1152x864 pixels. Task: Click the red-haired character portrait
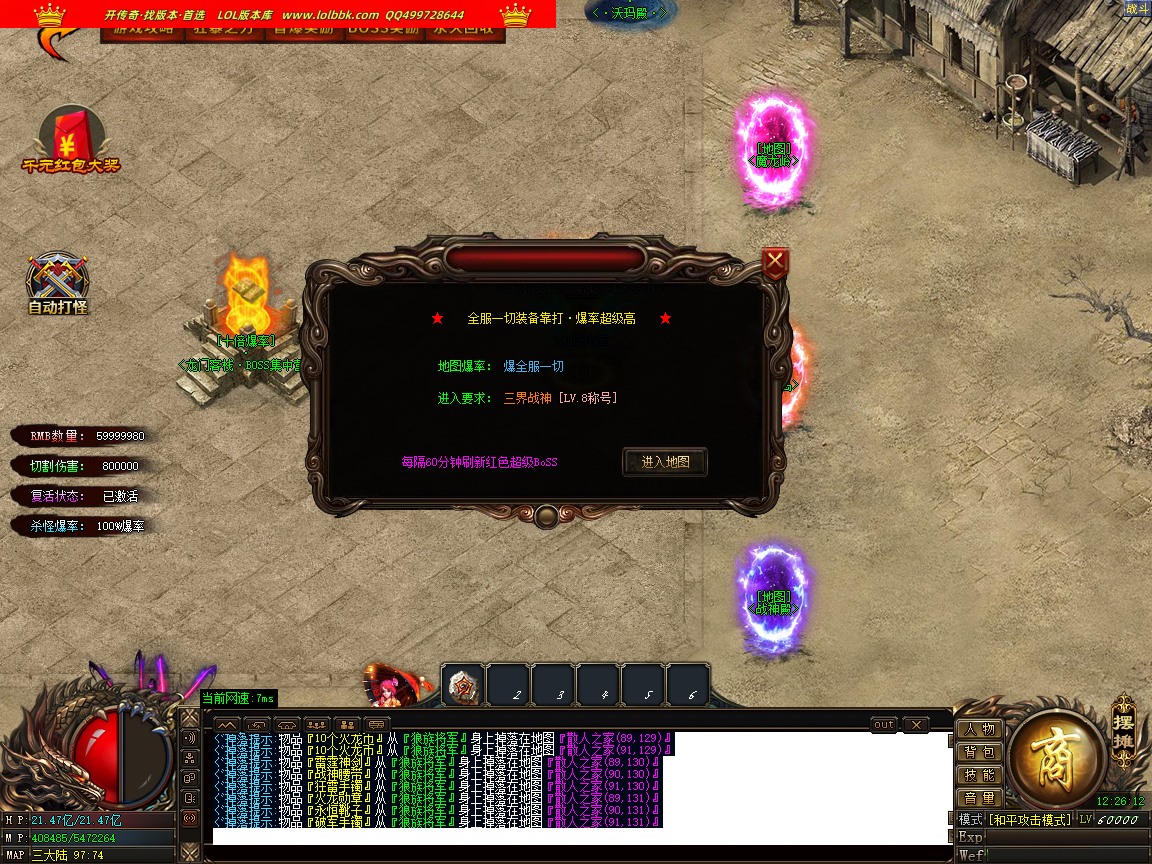387,688
